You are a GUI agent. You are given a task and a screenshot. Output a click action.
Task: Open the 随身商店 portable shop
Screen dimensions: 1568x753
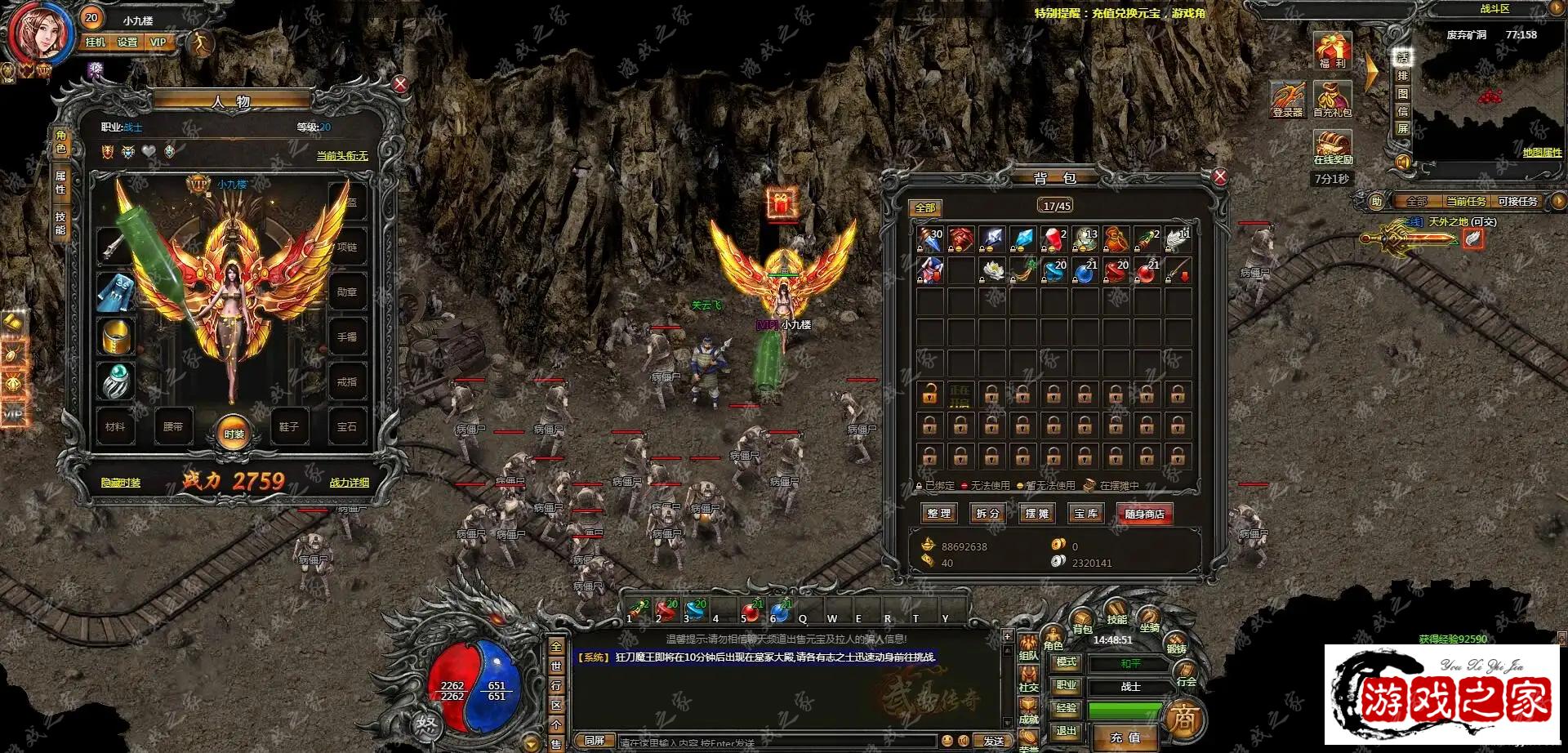point(1144,514)
